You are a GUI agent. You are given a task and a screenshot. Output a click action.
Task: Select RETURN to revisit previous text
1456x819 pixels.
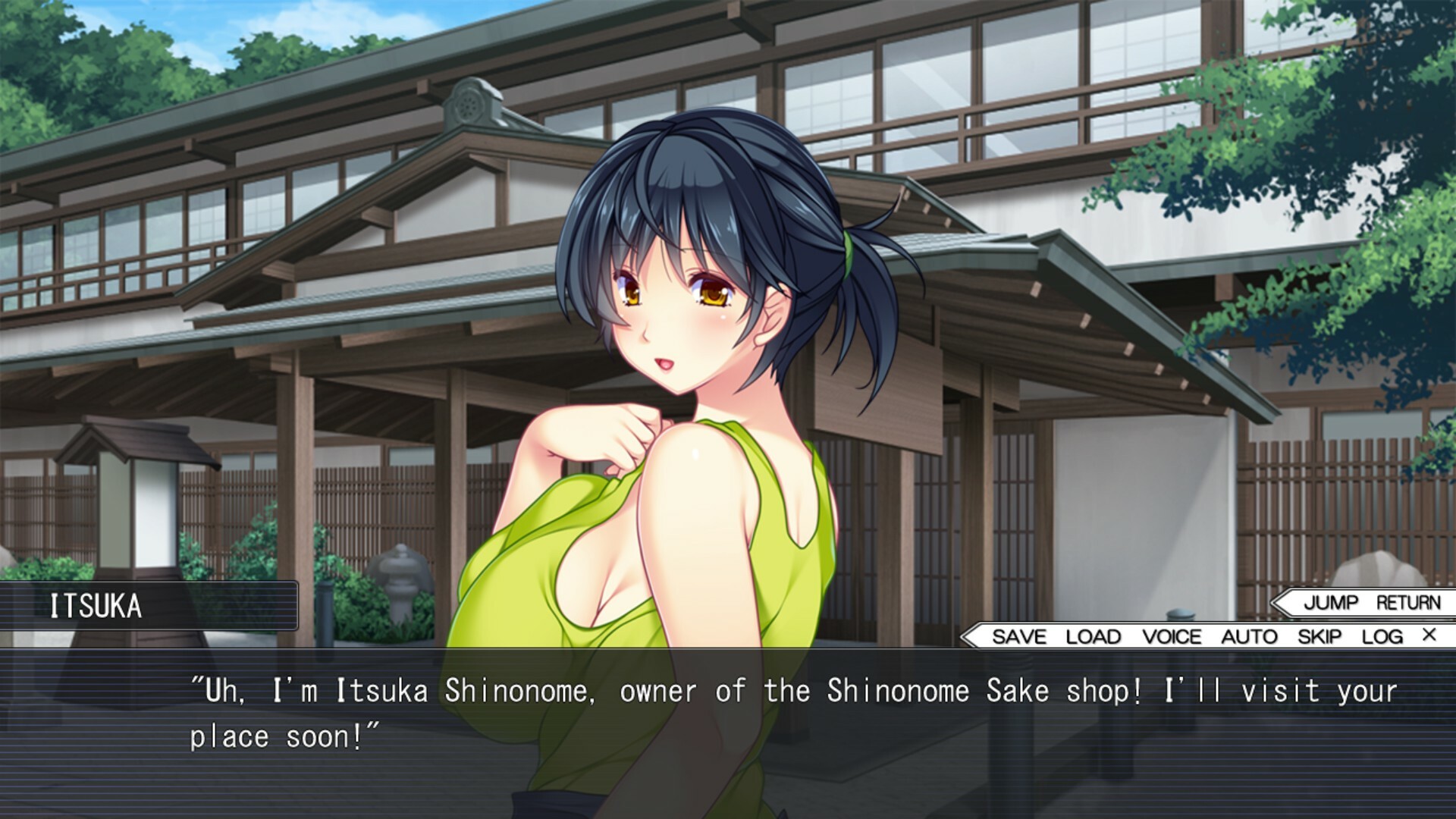click(x=1407, y=601)
